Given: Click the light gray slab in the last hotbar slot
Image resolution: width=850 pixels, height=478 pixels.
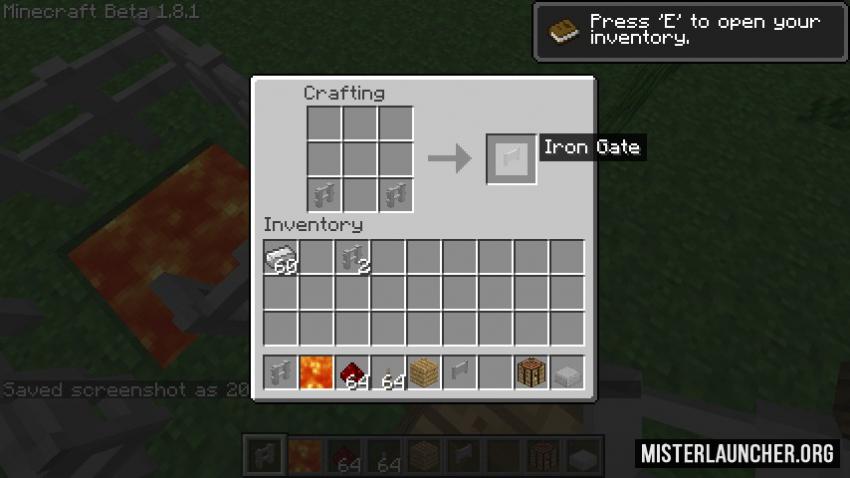Looking at the screenshot, I should pyautogui.click(x=567, y=373).
